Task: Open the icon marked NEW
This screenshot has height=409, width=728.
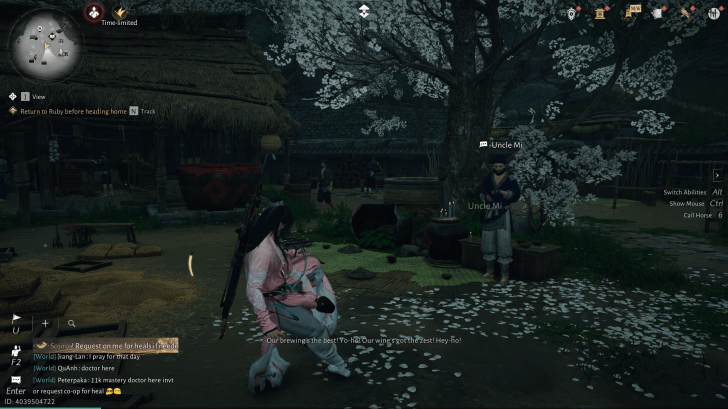Action: click(x=632, y=12)
